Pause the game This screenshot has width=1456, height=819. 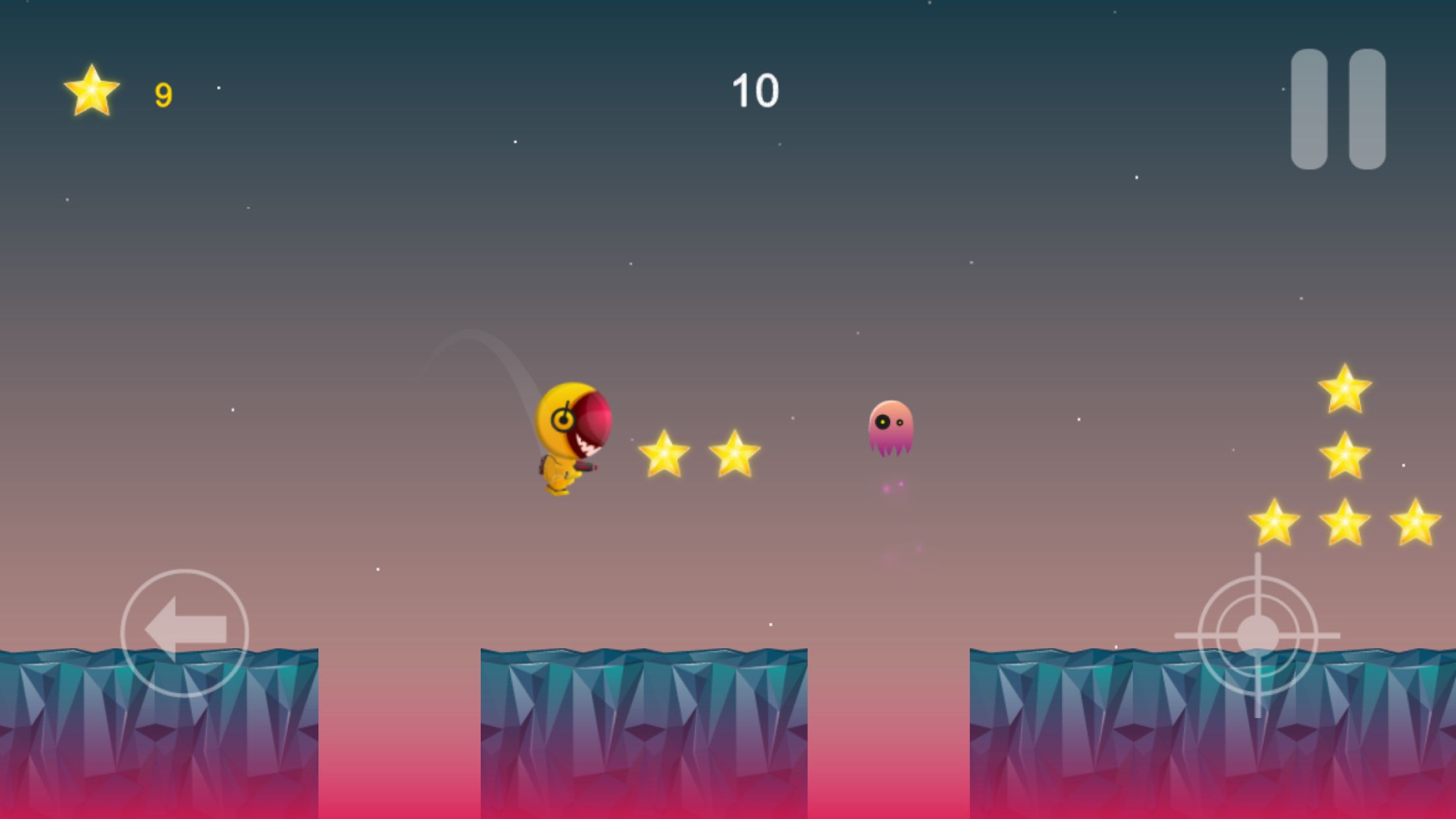(x=1337, y=109)
